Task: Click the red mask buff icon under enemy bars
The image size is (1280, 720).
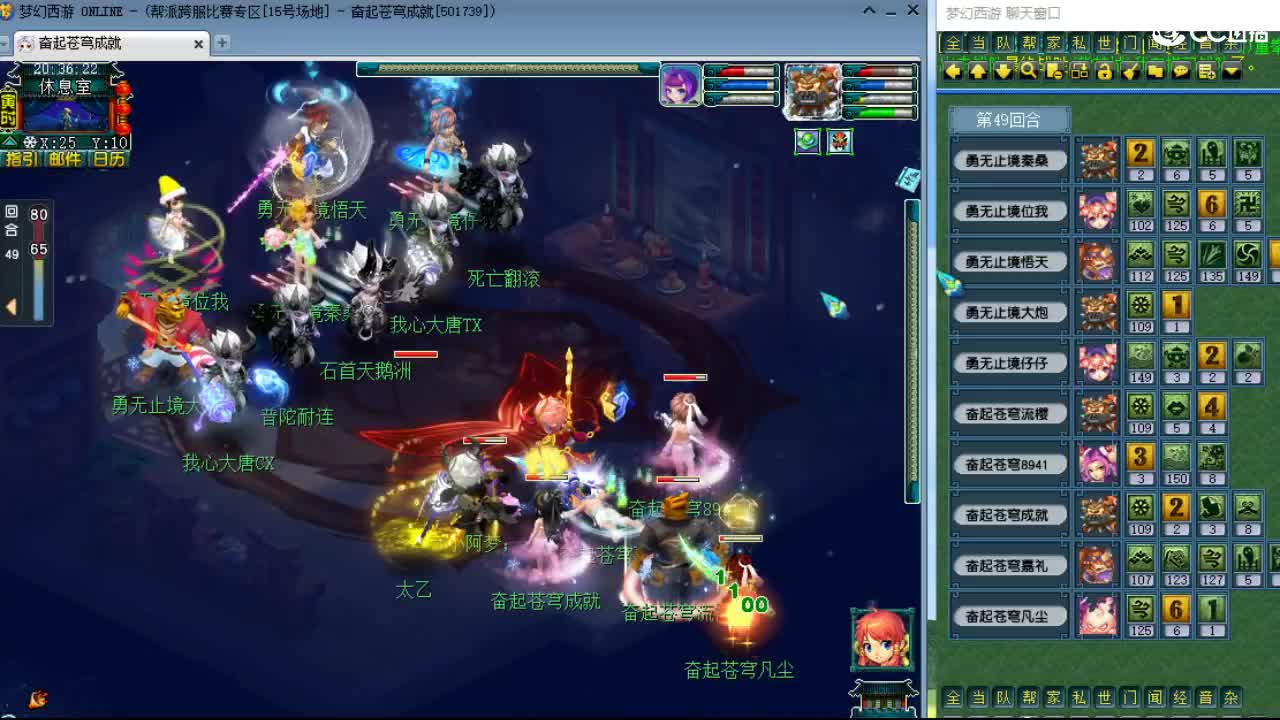Action: pos(840,142)
